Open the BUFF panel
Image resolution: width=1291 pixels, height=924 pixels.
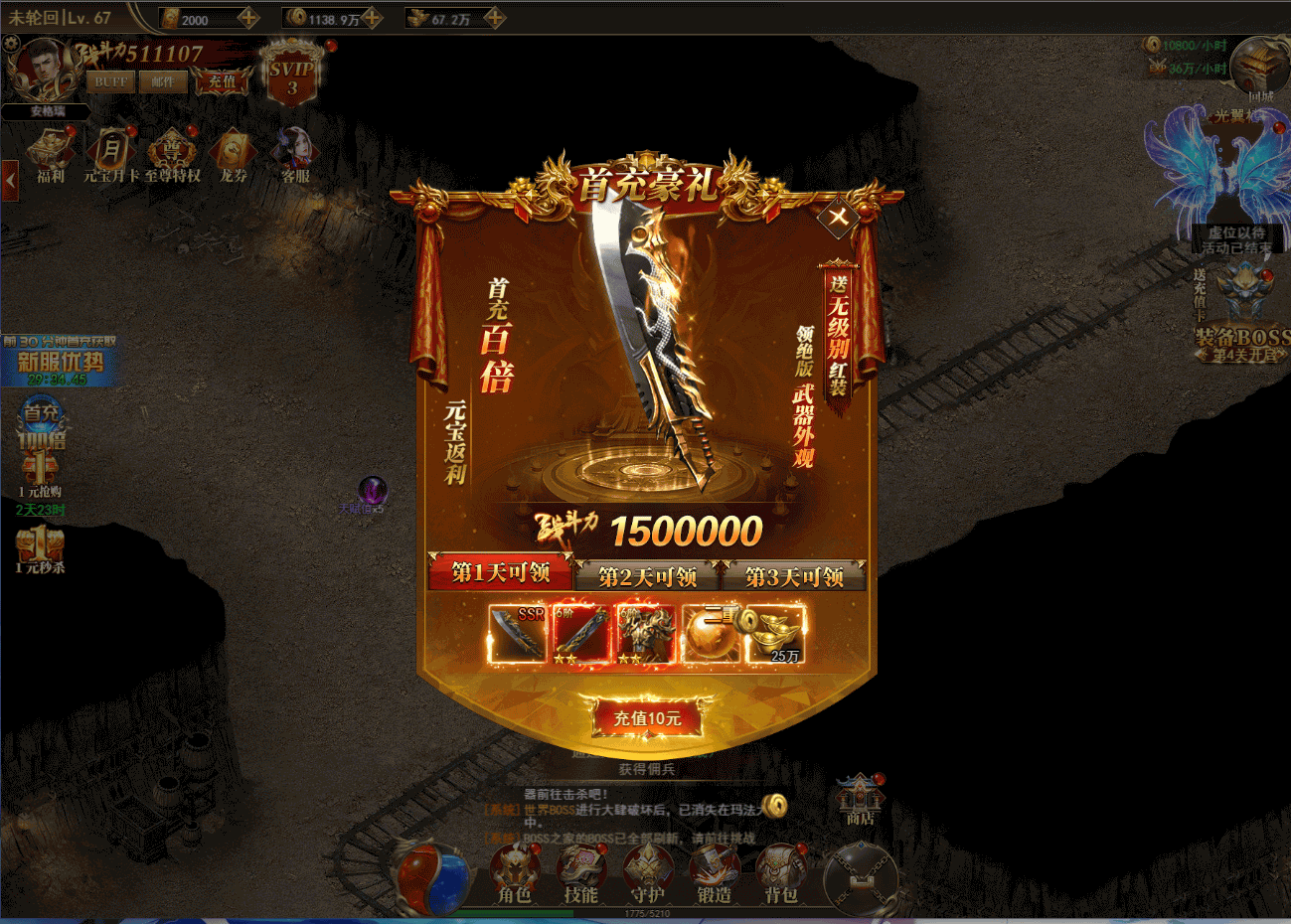tap(110, 81)
